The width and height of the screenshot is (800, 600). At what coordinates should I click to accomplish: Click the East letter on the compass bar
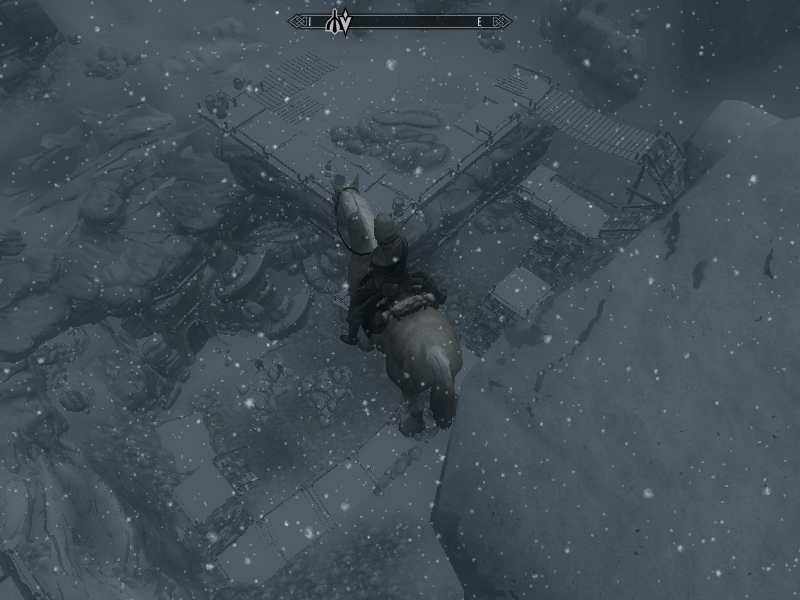point(480,21)
